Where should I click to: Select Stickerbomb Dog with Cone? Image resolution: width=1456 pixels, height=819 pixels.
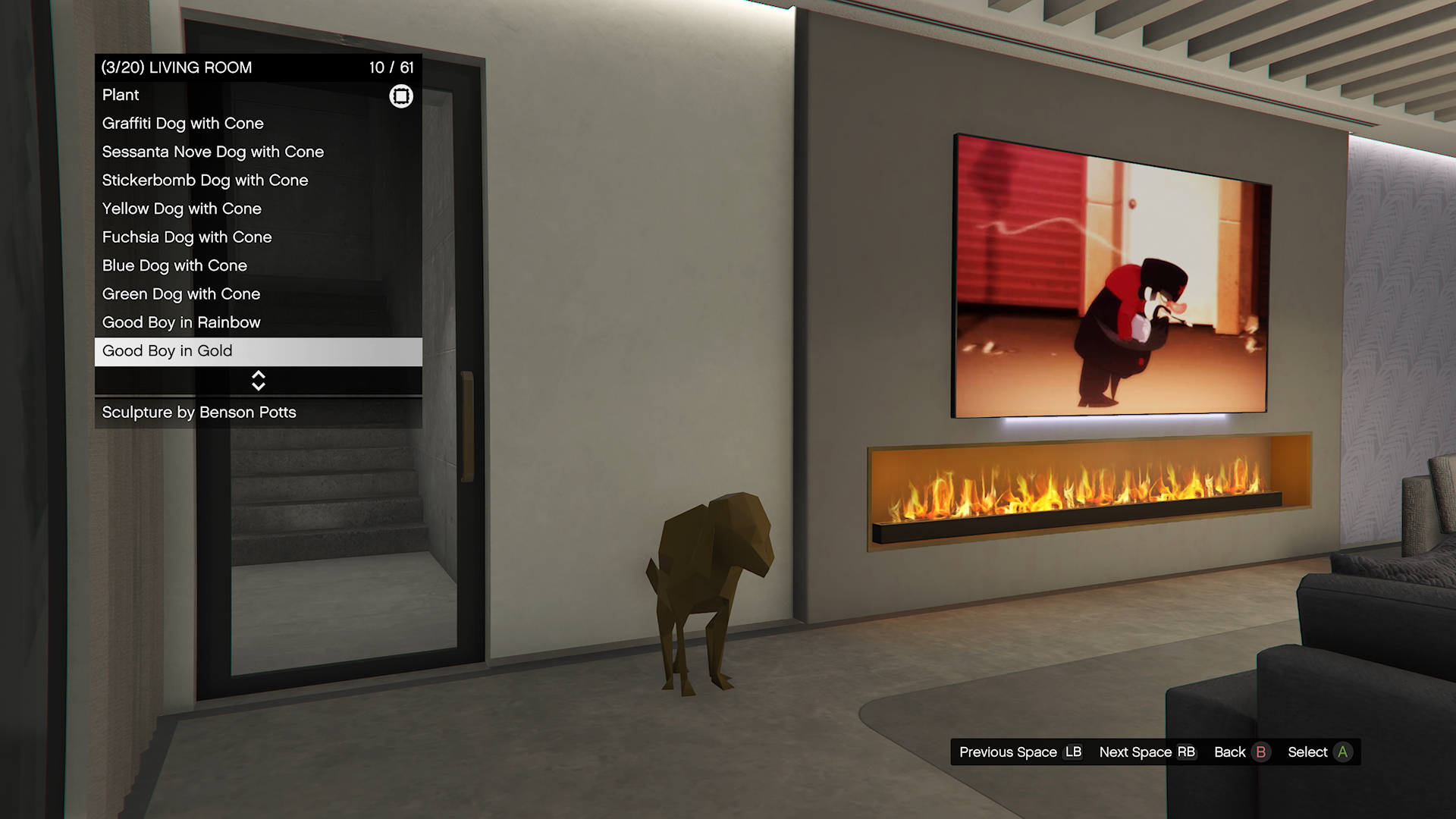tap(258, 180)
